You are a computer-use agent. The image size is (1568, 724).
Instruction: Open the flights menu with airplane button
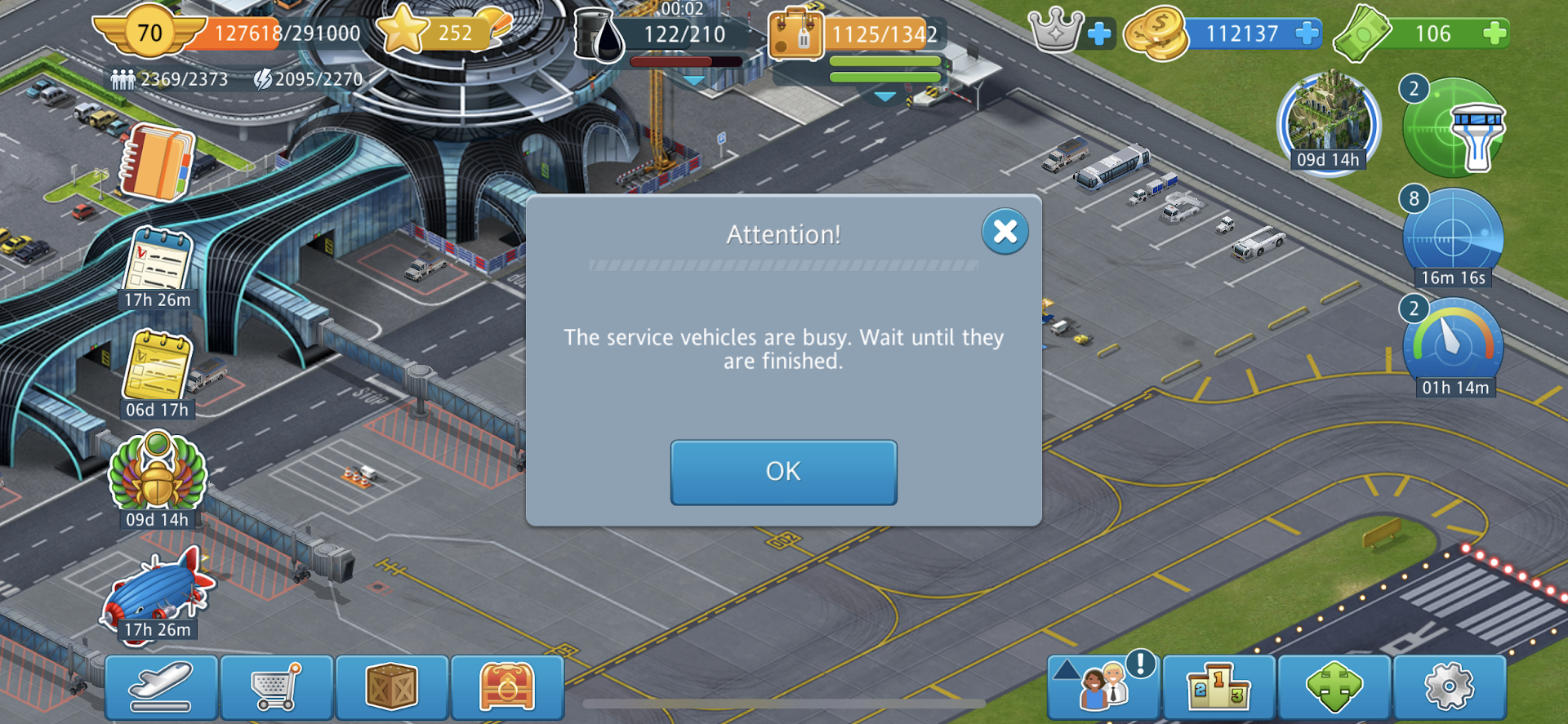(x=162, y=687)
